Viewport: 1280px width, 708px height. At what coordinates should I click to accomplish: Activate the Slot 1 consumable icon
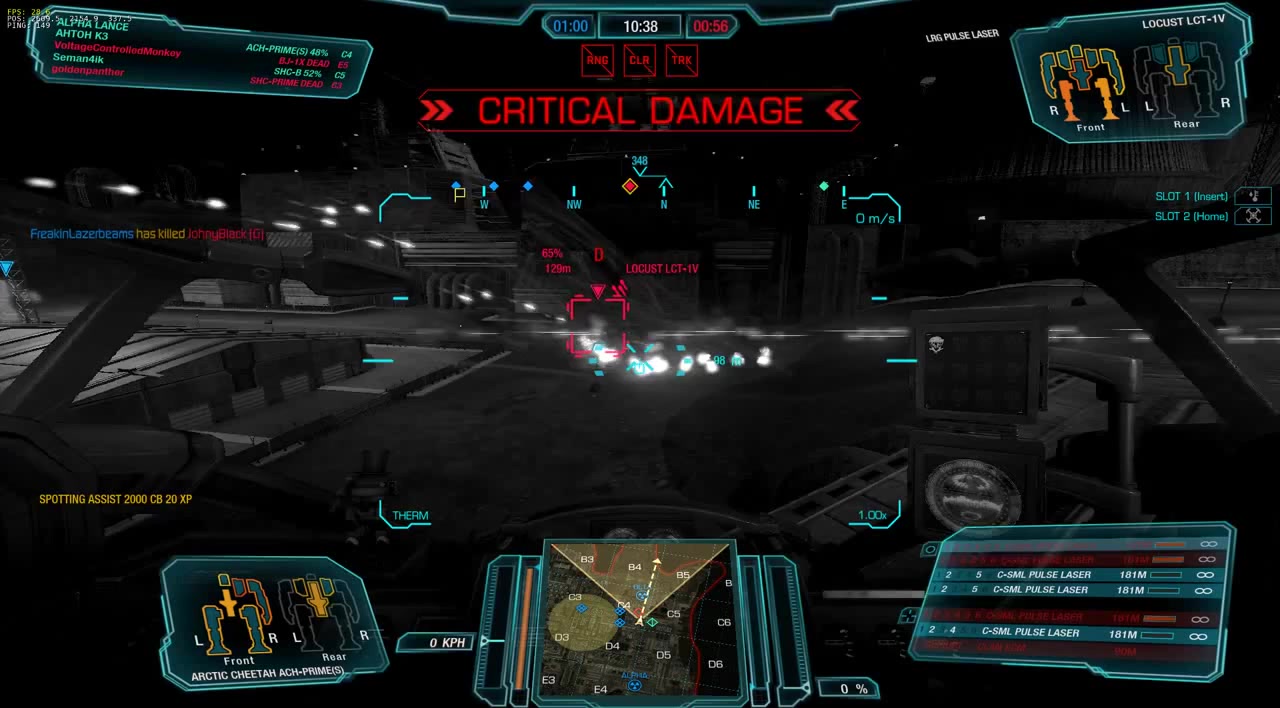(x=1253, y=197)
